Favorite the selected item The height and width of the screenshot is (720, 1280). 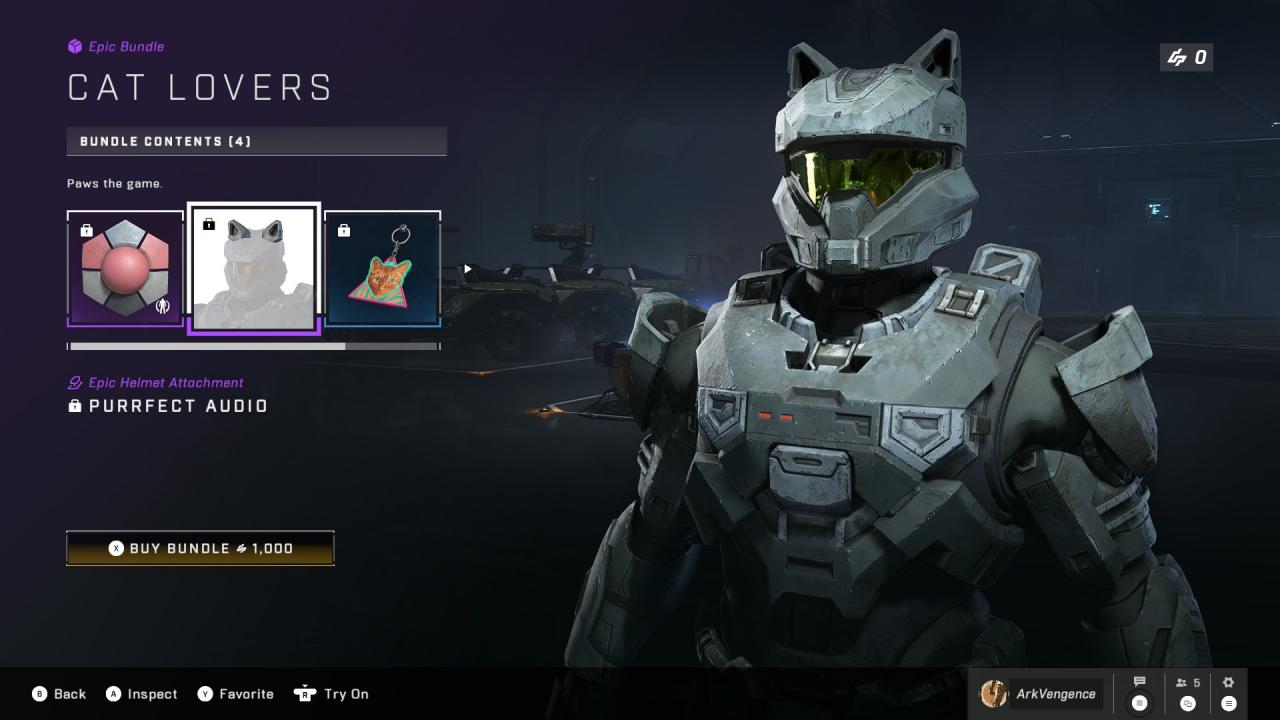235,694
